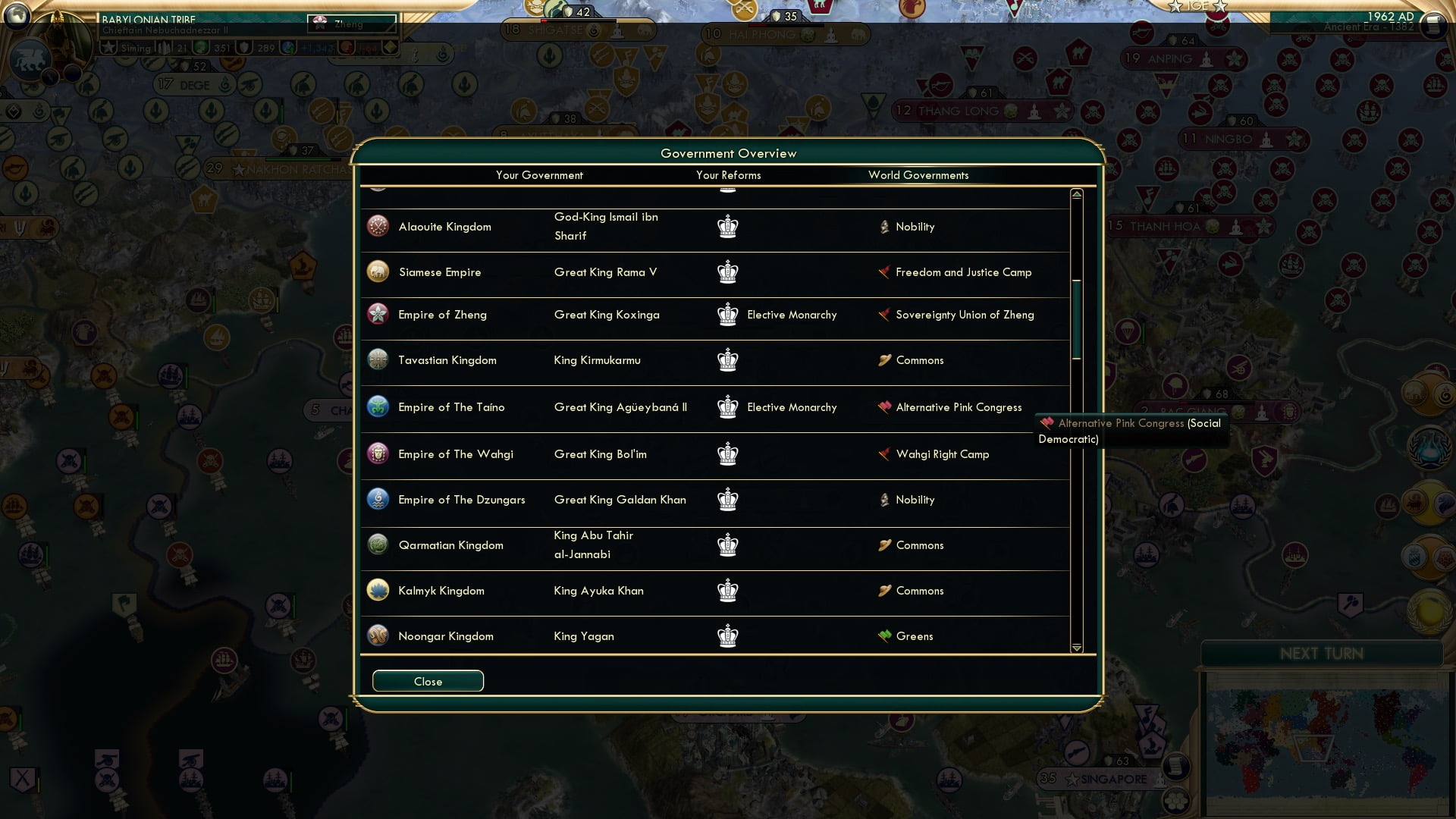Screen dimensions: 1456x819
Task: Click the Greens ideology icon for Noongar Kingdom
Action: pos(885,635)
